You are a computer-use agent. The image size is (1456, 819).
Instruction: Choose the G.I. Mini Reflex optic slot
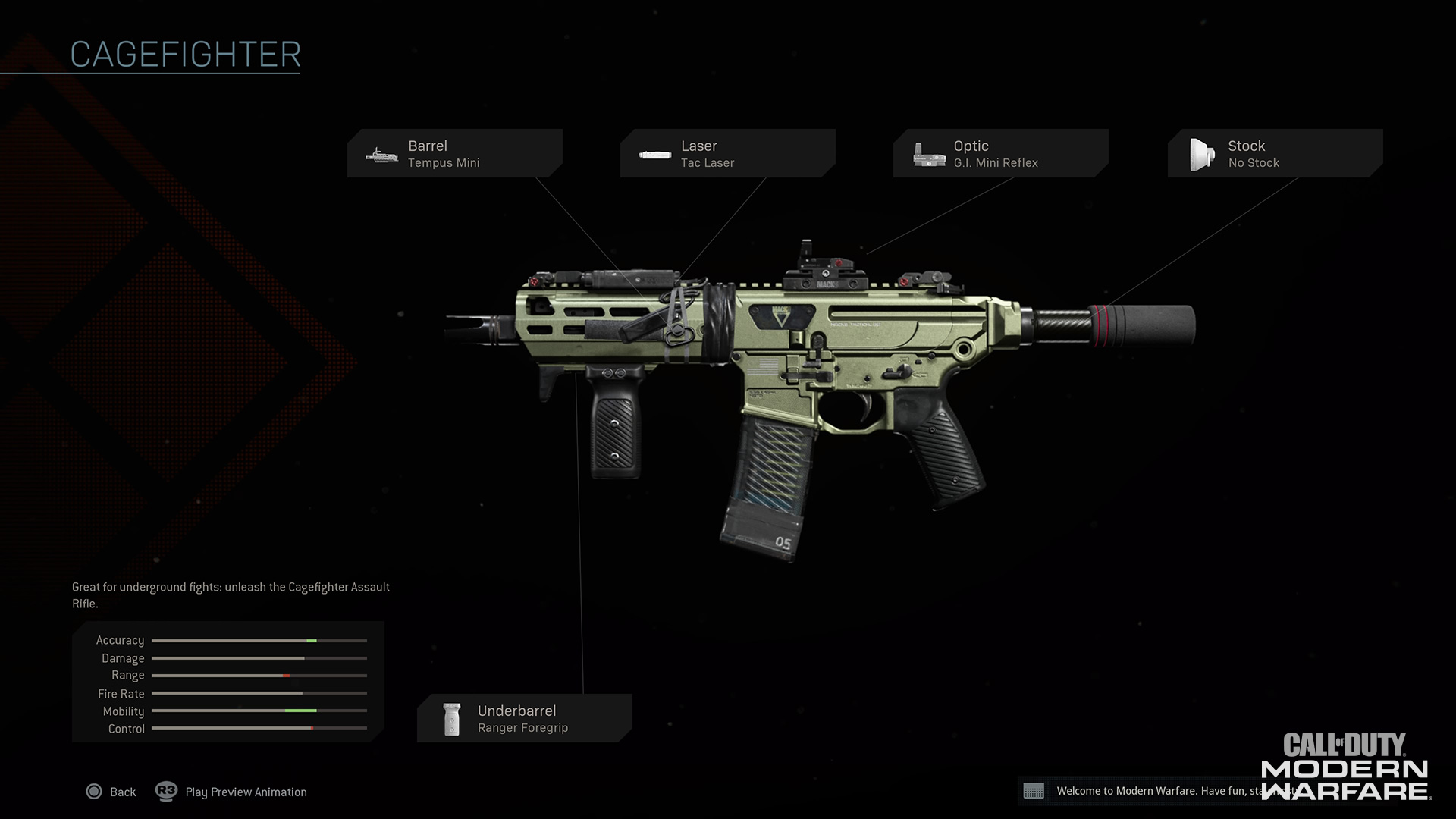[x=1000, y=153]
